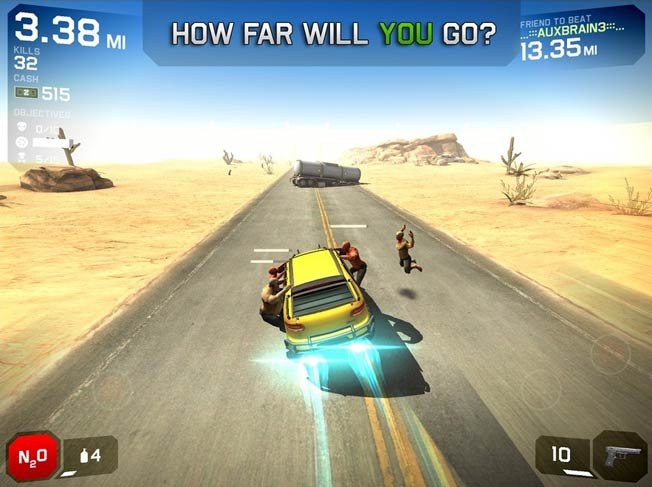Activate the red N2O nitrous boost

(x=33, y=456)
